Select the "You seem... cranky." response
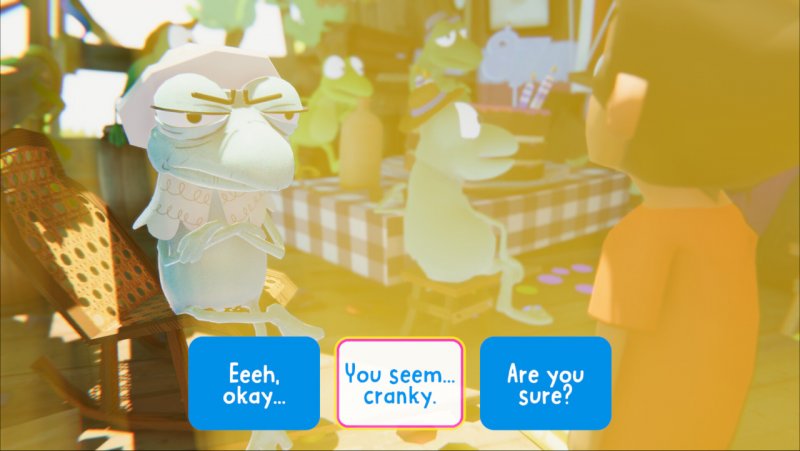This screenshot has width=800, height=451. click(x=400, y=383)
